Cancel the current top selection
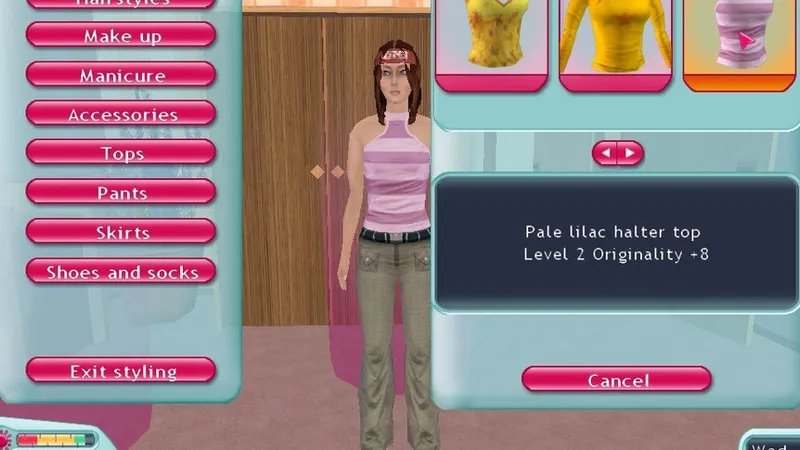Screen dimensions: 800x450 coord(617,380)
